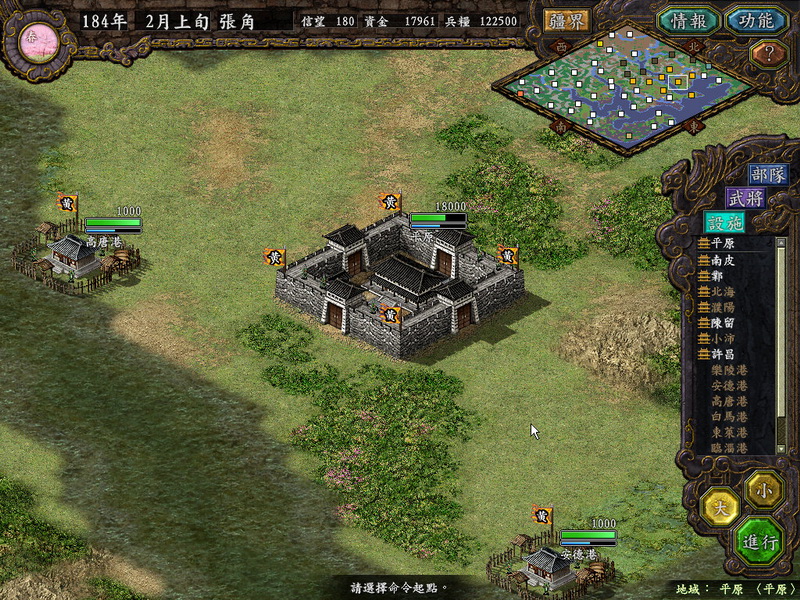800x600 pixels.
Task: Switch to the 武將 officers tab
Action: [x=745, y=198]
